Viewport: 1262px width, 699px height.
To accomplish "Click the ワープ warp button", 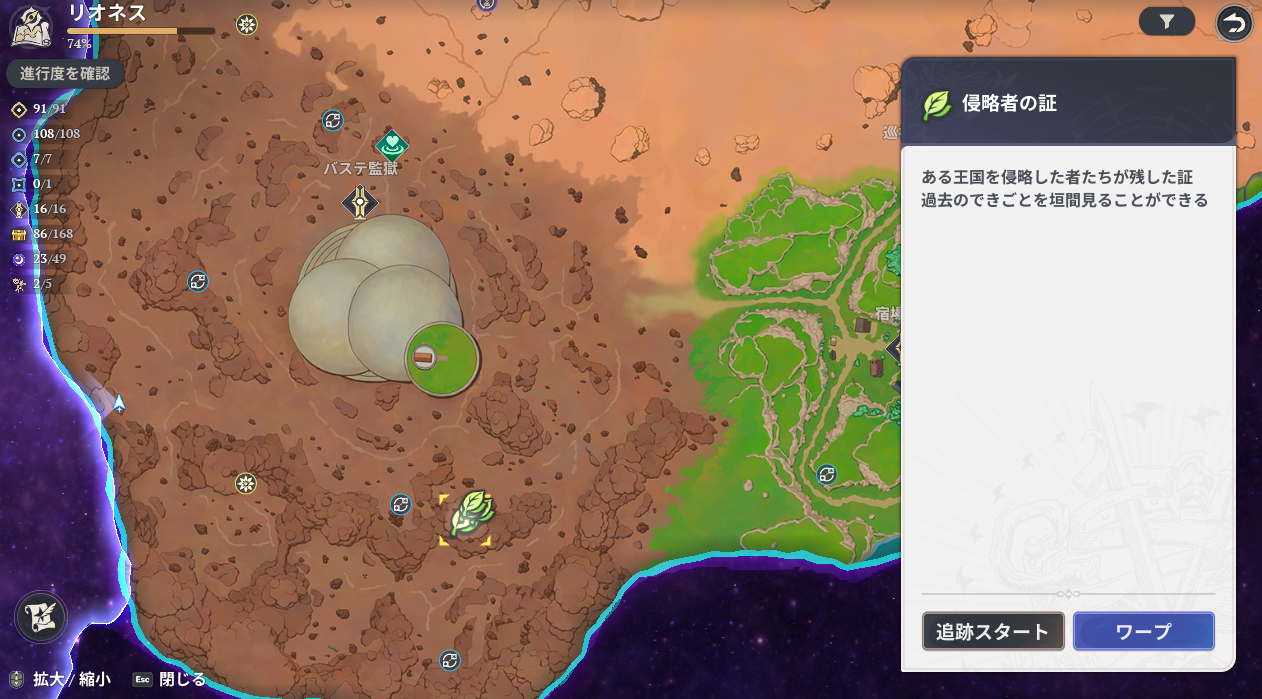I will coord(1143,631).
